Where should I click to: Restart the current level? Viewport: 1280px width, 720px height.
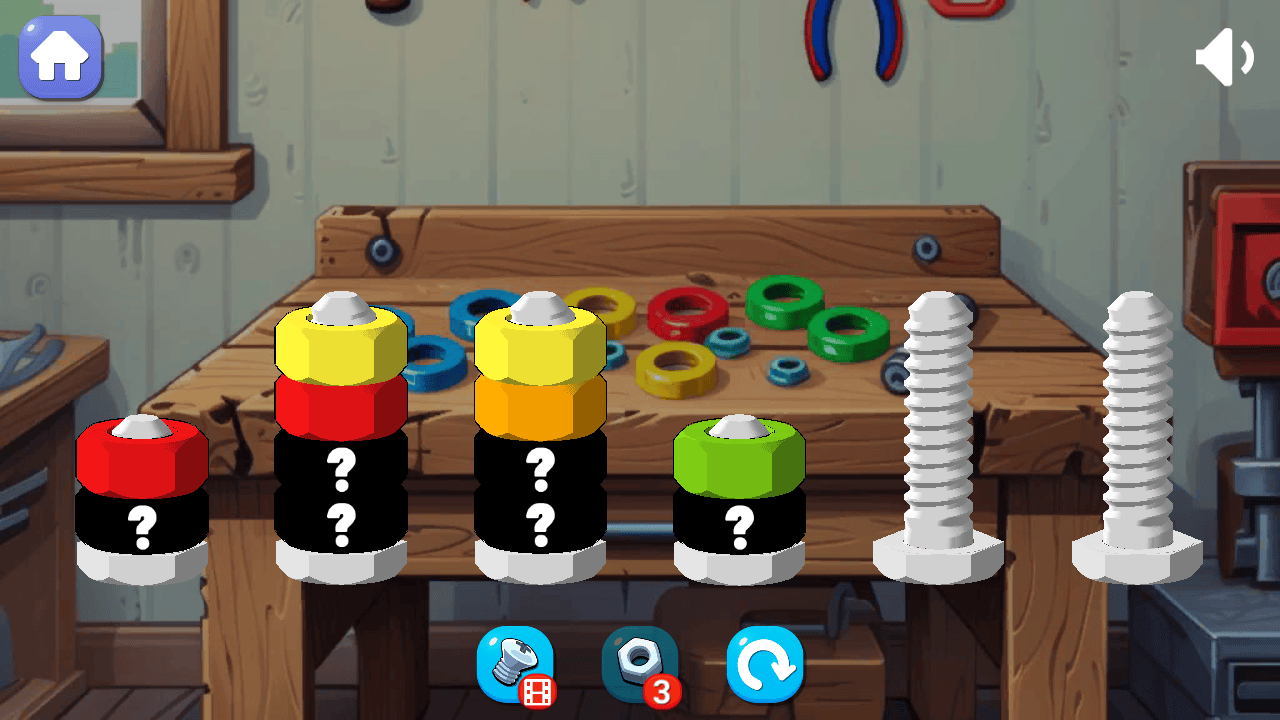764,662
